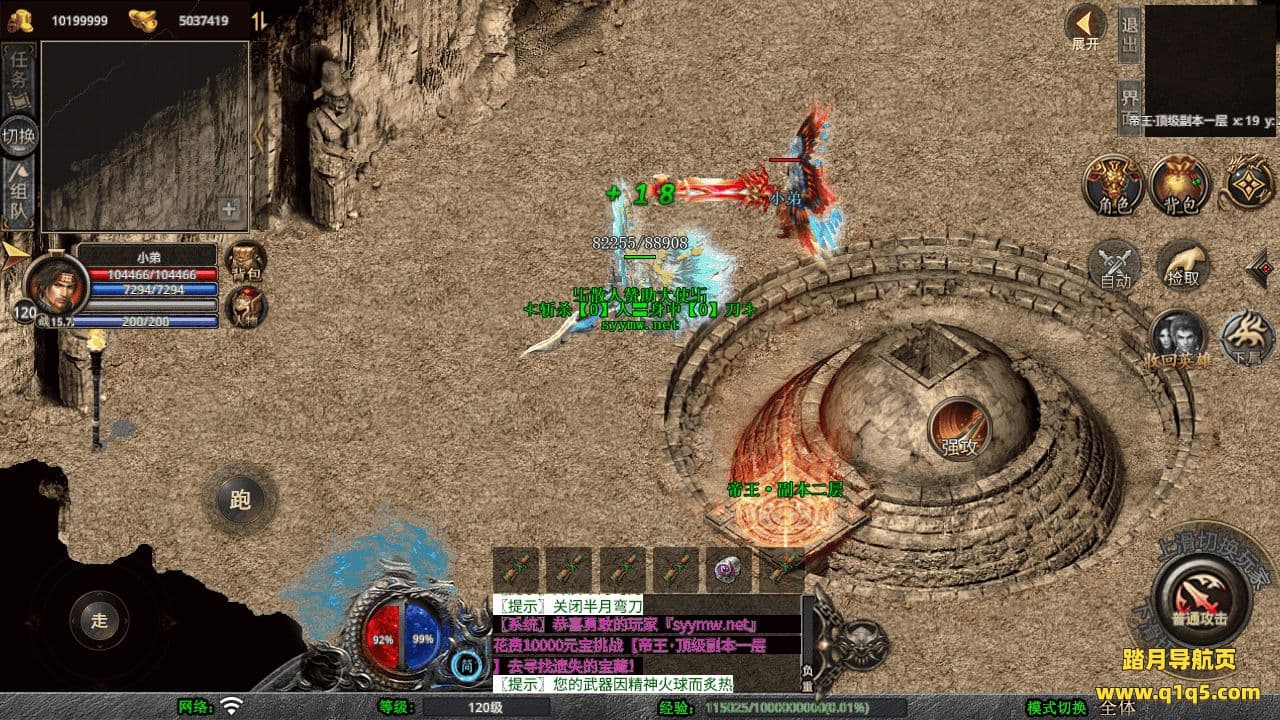Tap the 切换 switch button
1280x720 pixels.
point(20,136)
